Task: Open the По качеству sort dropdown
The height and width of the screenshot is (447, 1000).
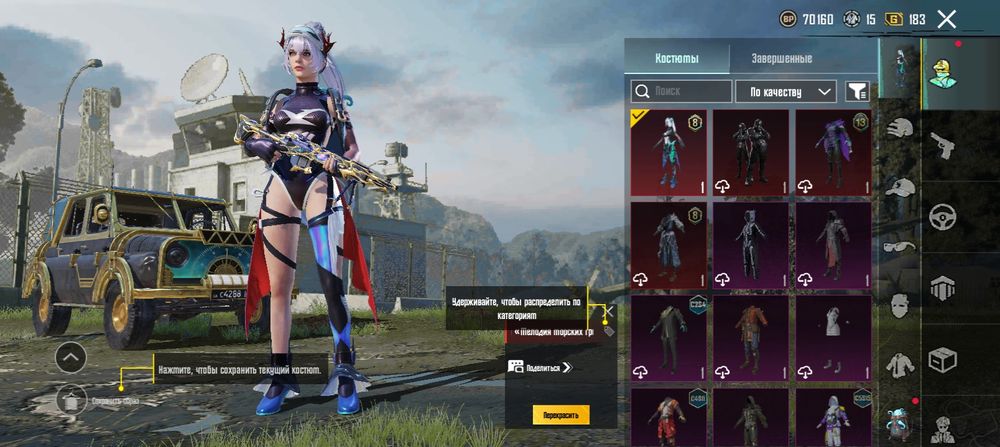Action: 785,92
